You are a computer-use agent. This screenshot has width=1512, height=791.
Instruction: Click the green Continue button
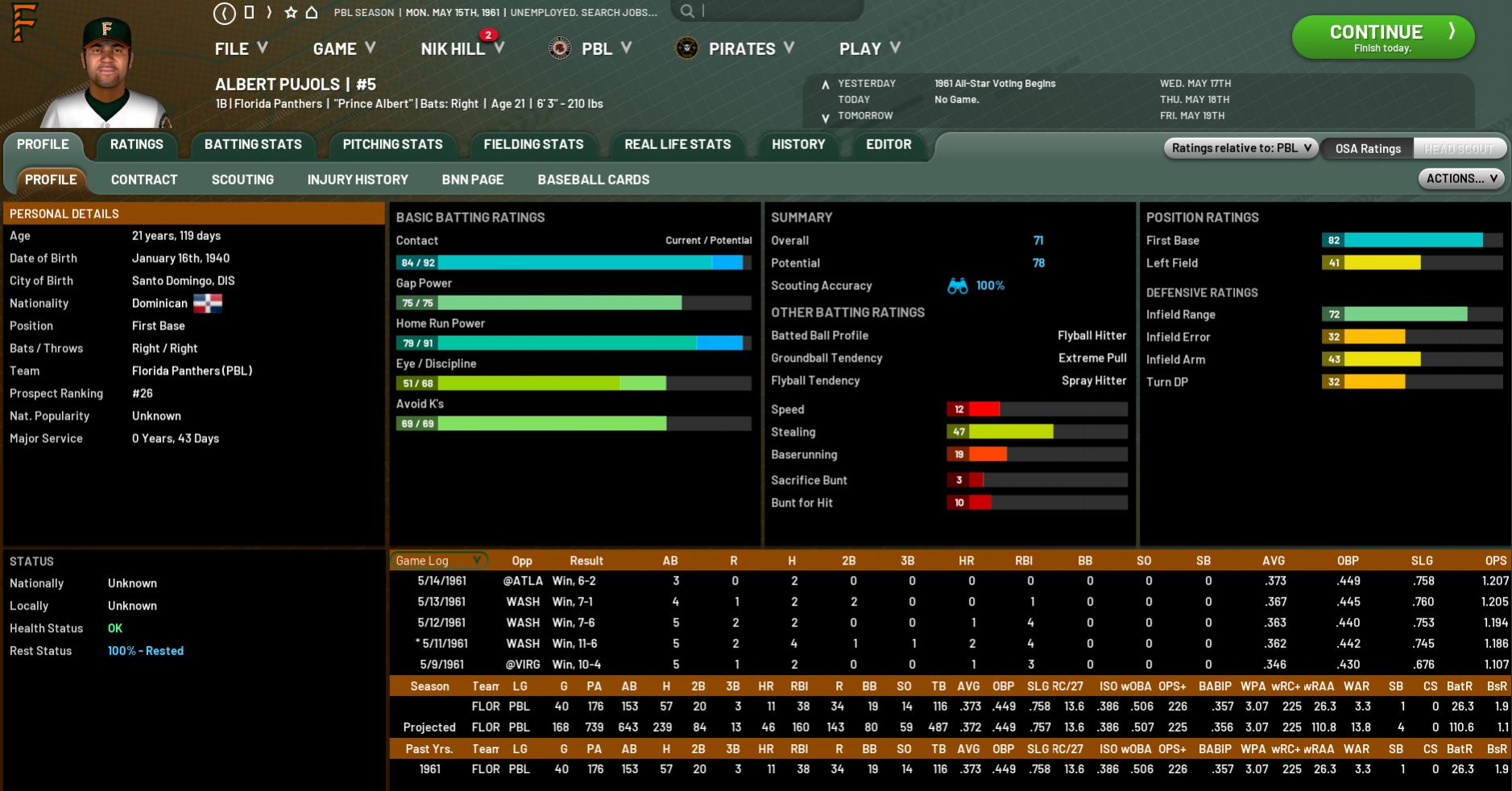click(1382, 37)
